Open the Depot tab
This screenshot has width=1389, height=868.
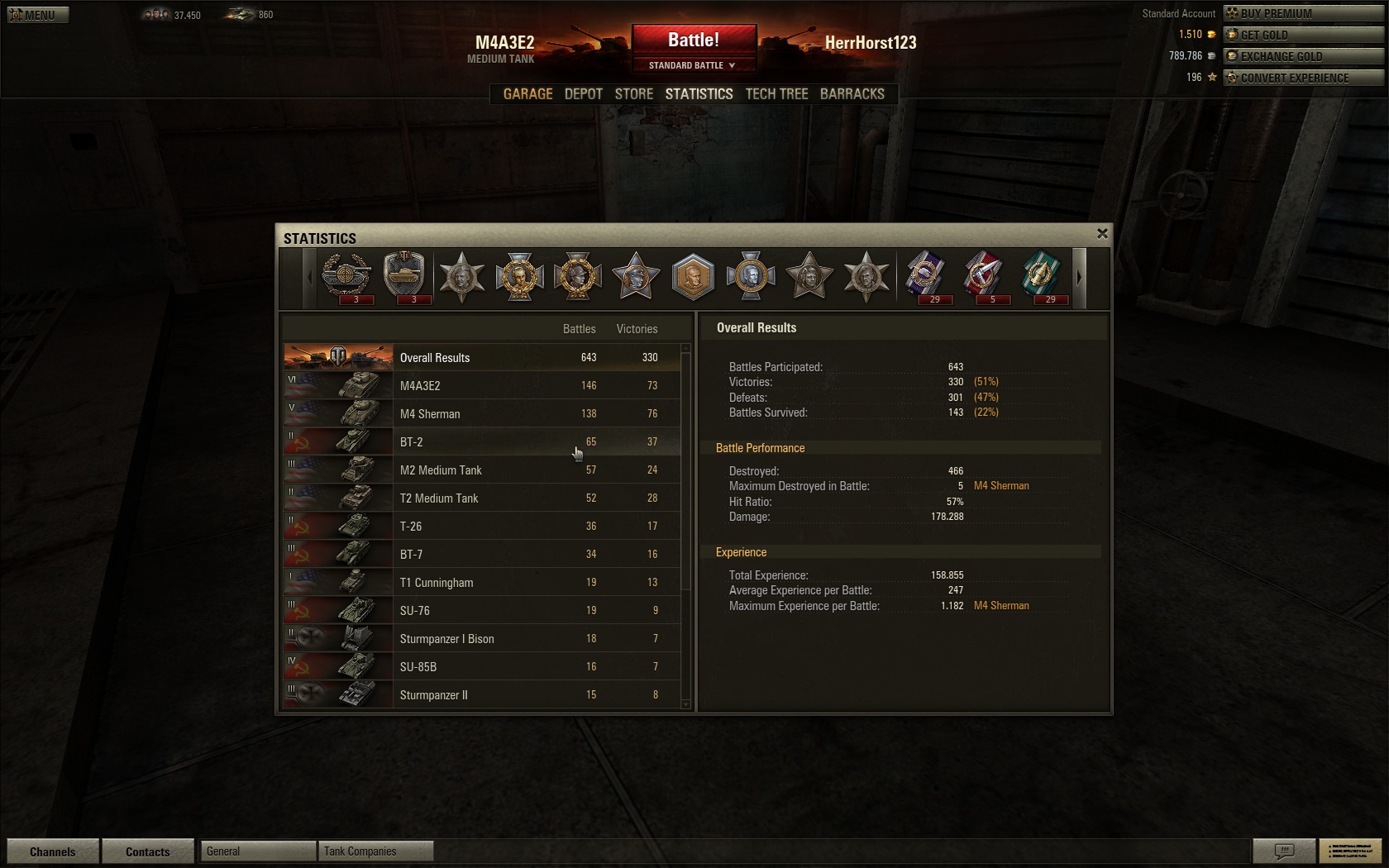[x=583, y=94]
